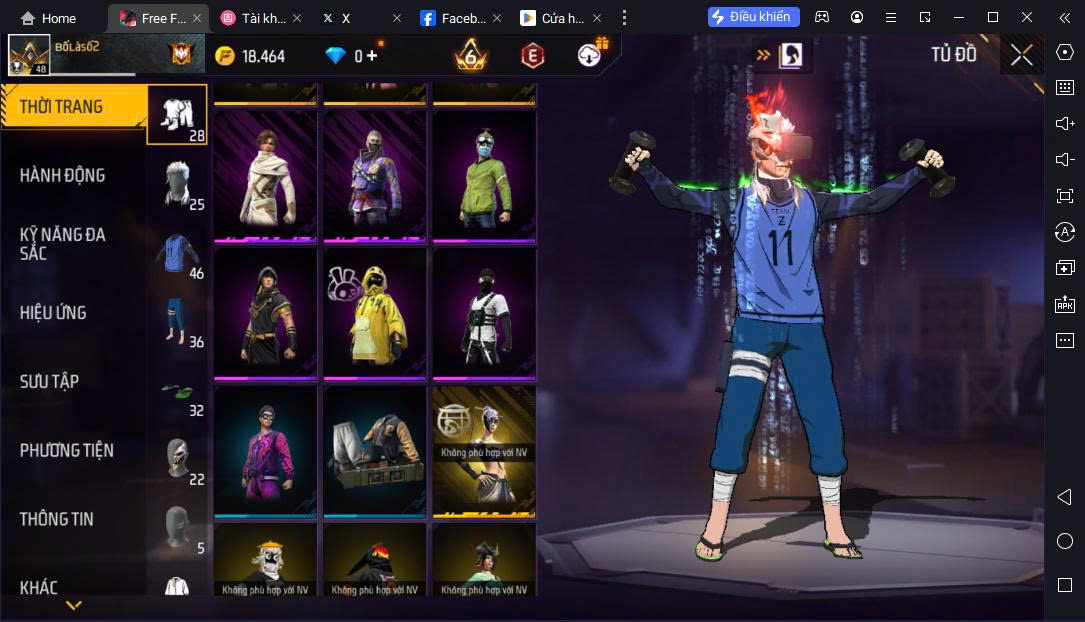Select the white shirt black mask outfit
1085x622 pixels.
coord(484,313)
